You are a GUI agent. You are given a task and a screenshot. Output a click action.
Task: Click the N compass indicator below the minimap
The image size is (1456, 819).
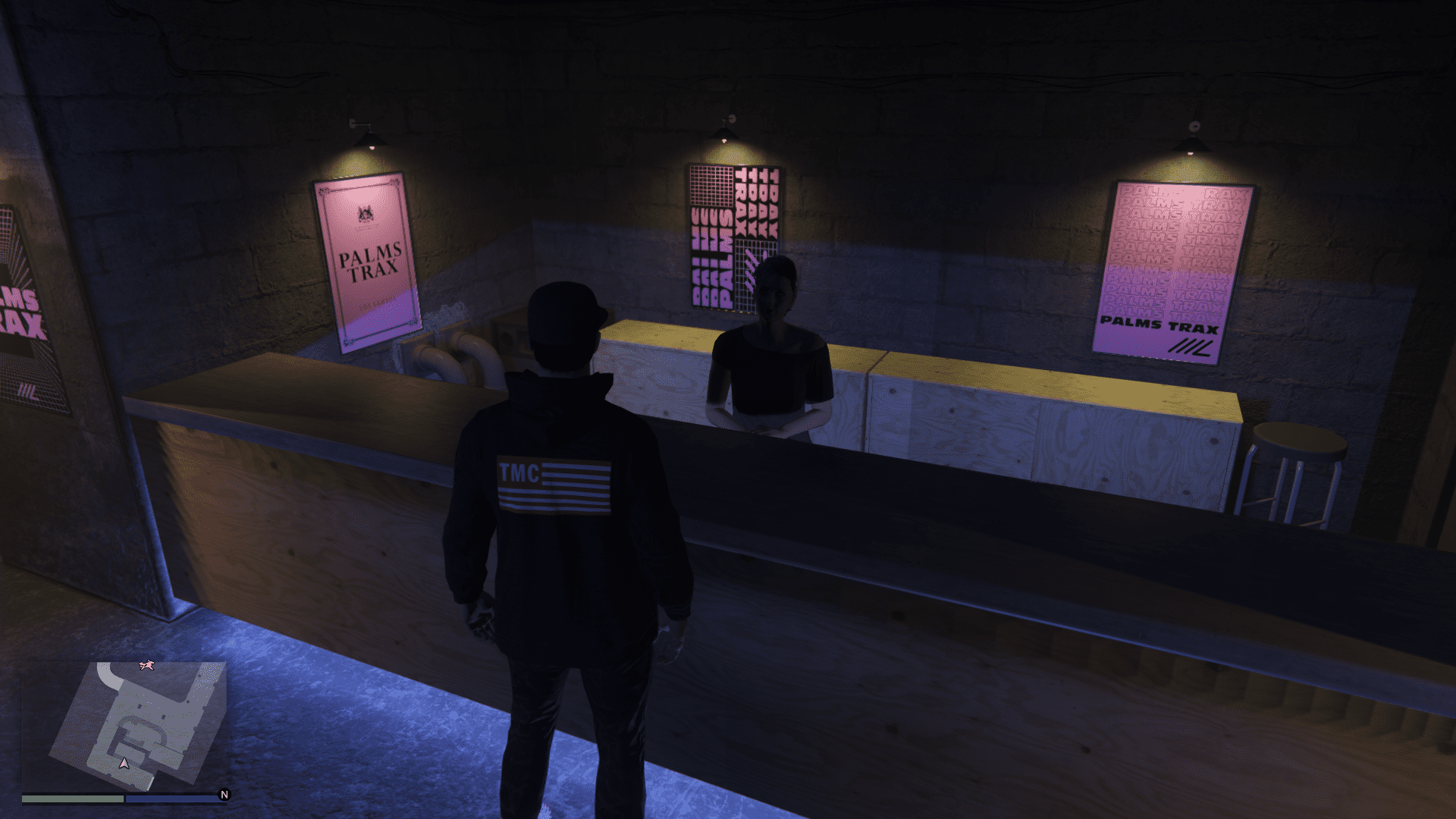coord(224,795)
